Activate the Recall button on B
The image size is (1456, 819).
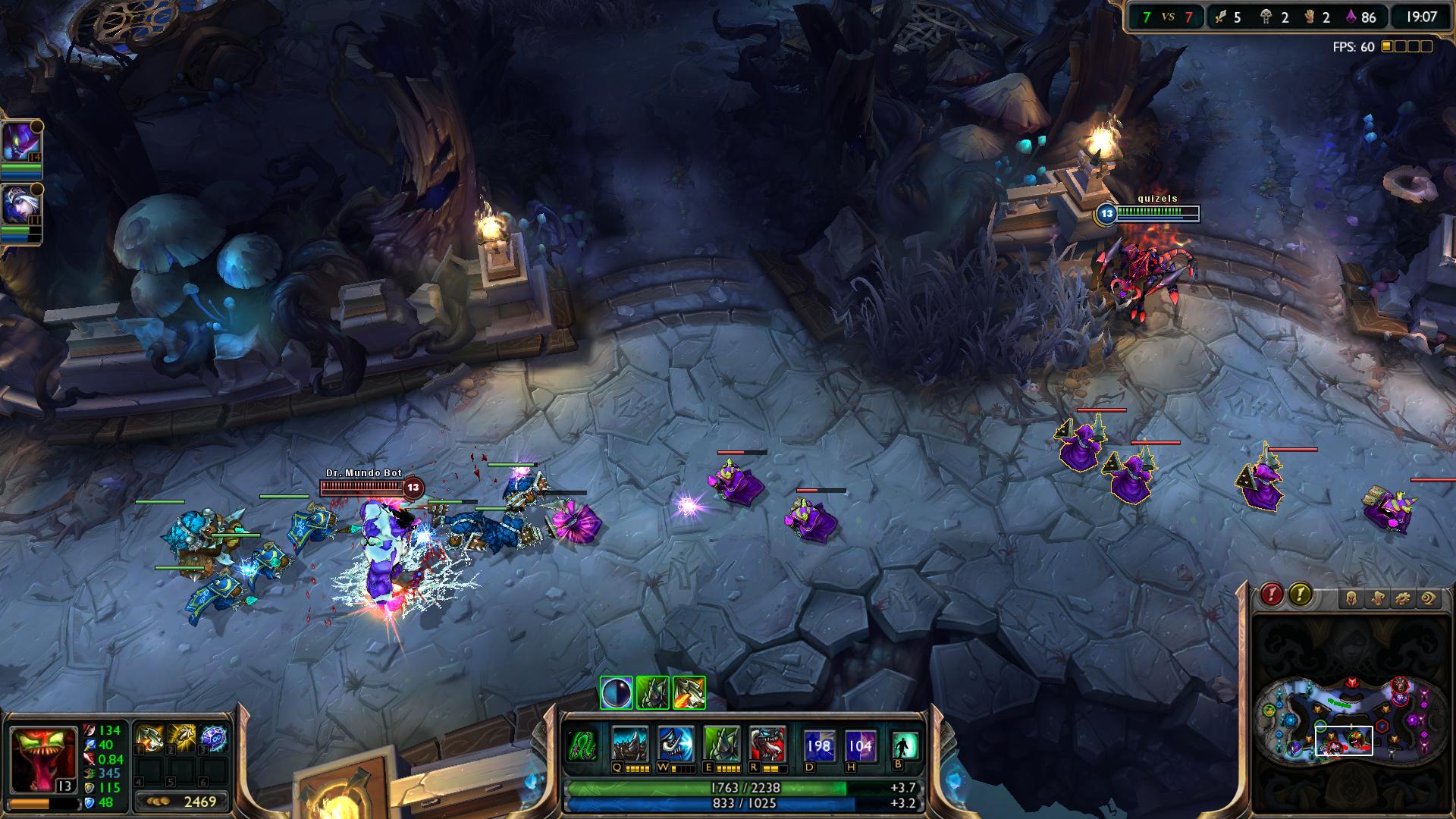pyautogui.click(x=904, y=745)
